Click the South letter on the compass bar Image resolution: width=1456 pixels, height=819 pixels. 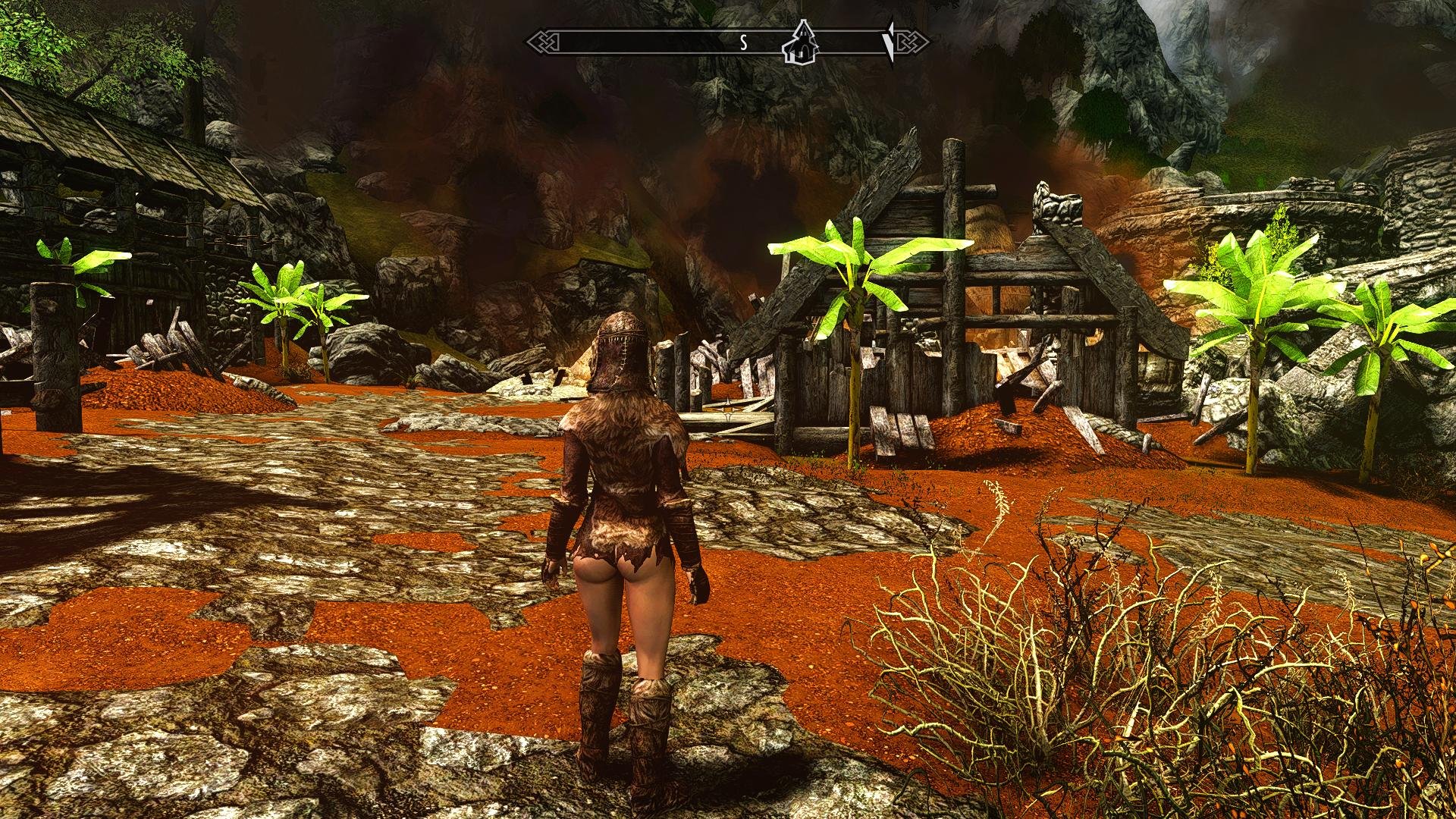tap(744, 43)
